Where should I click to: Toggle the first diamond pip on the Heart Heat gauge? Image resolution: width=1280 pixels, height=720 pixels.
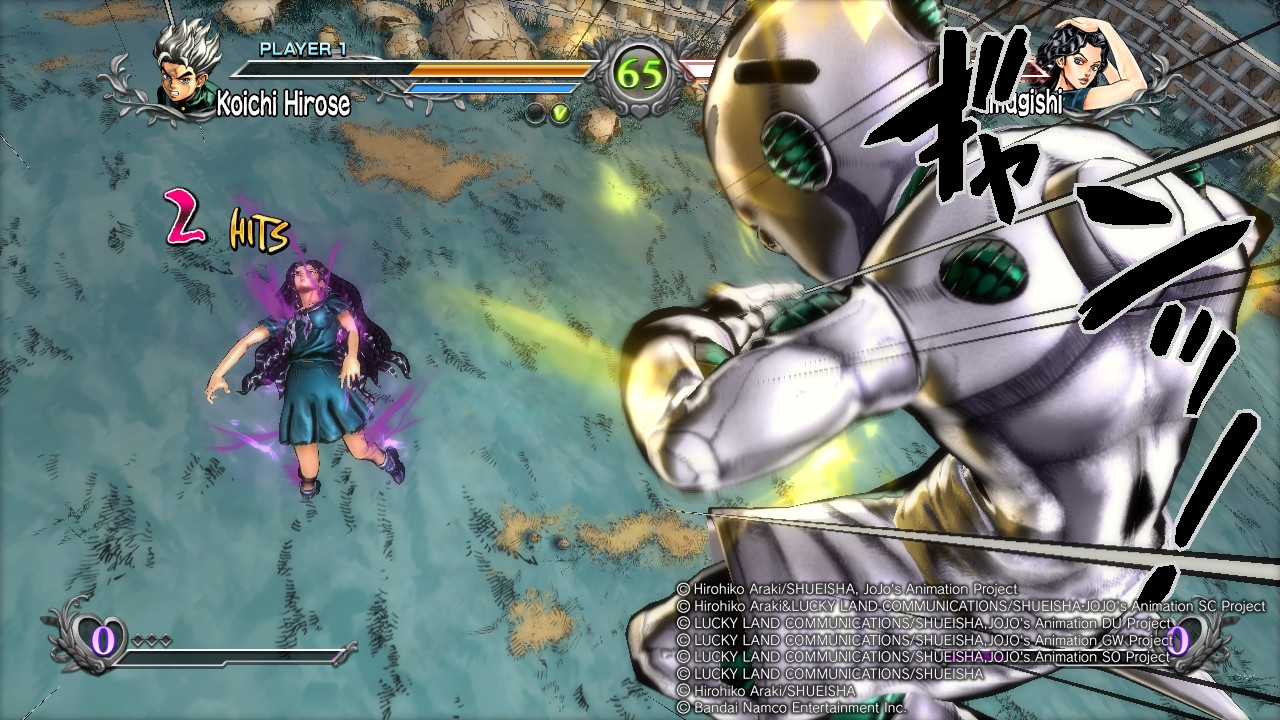[136, 637]
